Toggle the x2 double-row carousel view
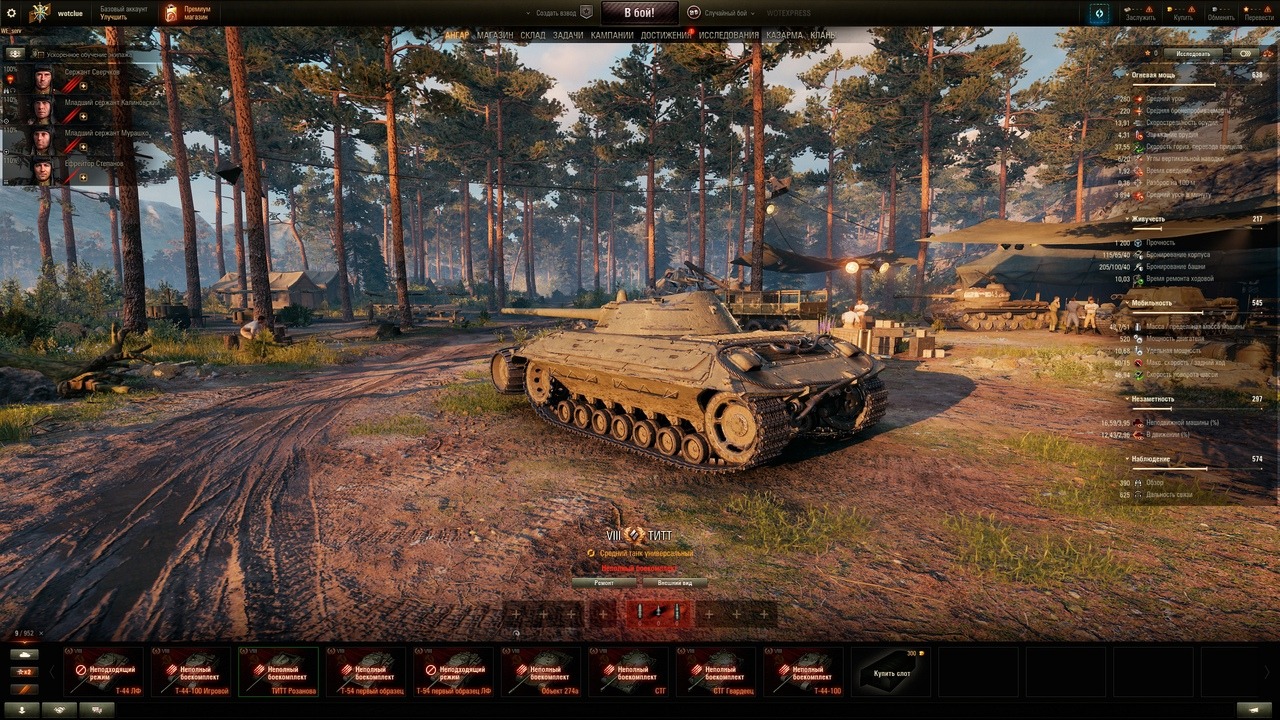 click(x=24, y=671)
